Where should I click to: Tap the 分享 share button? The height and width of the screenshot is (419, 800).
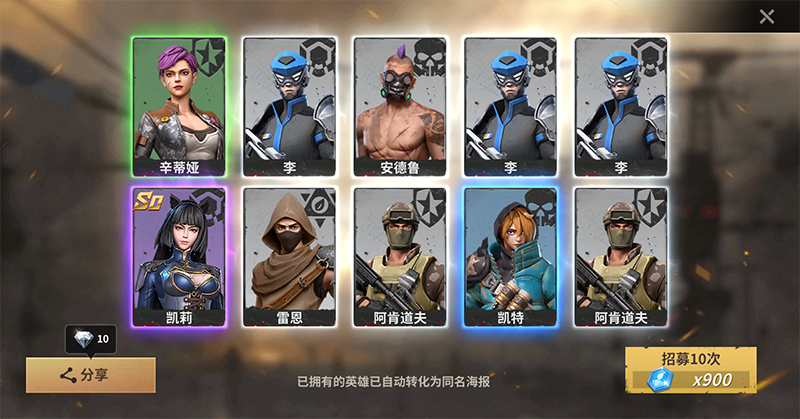(x=90, y=375)
